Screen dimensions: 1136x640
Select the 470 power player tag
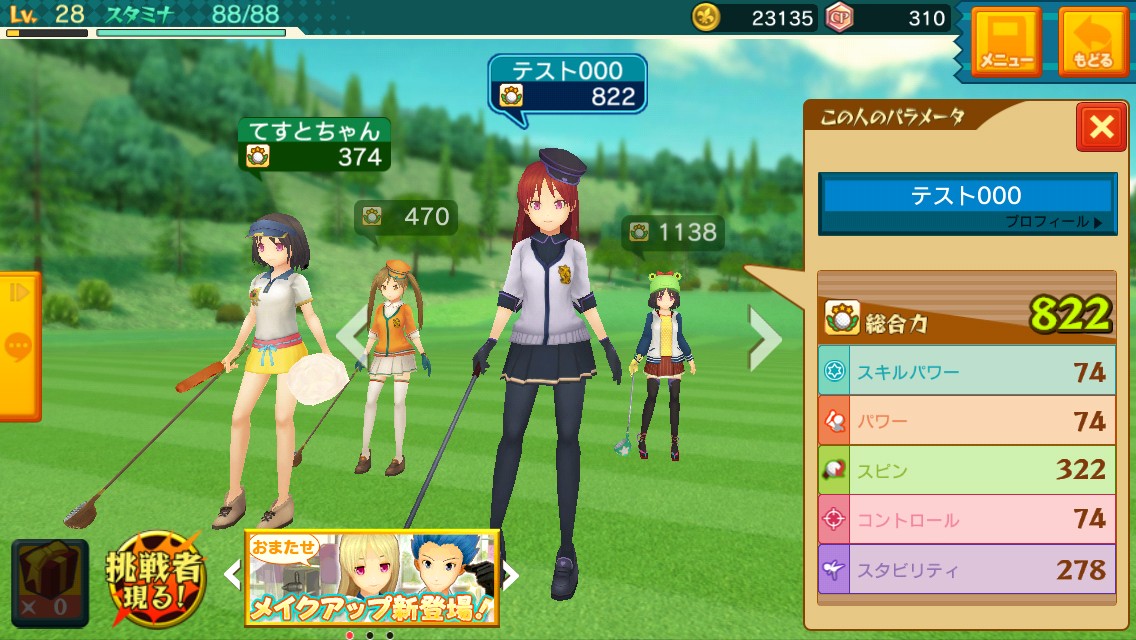click(407, 216)
